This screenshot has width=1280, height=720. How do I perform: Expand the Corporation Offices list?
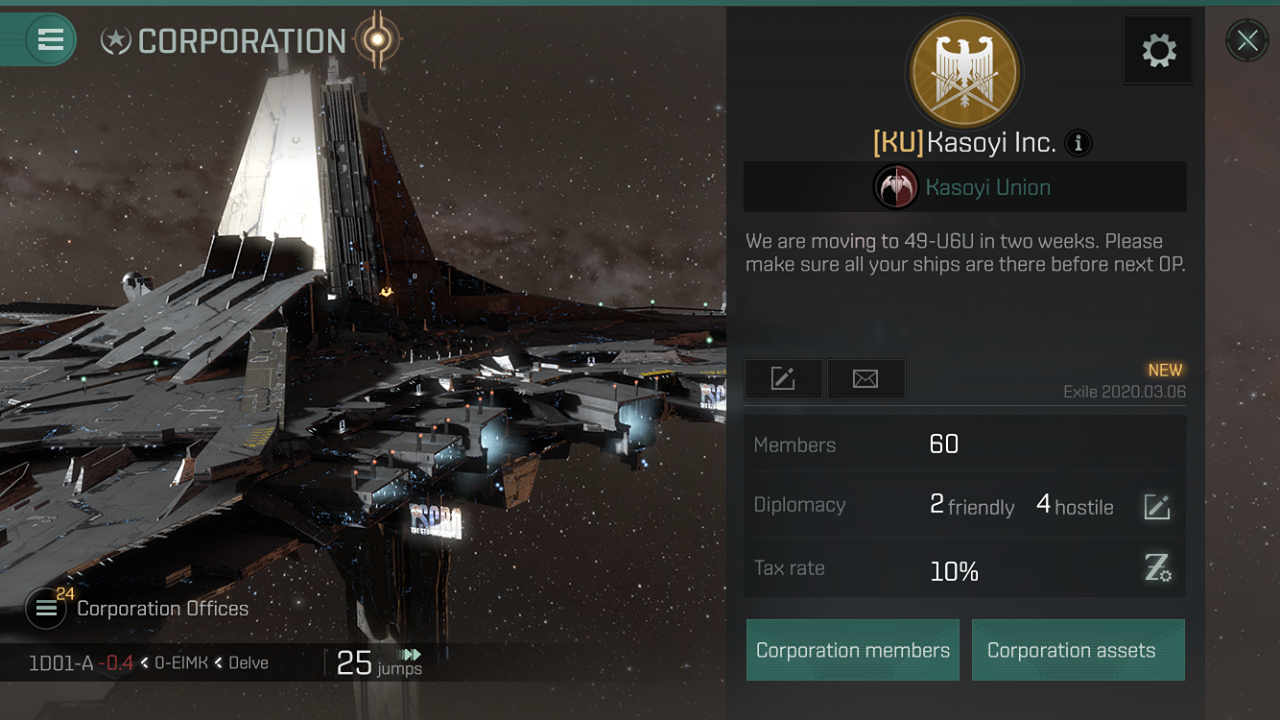[46, 608]
